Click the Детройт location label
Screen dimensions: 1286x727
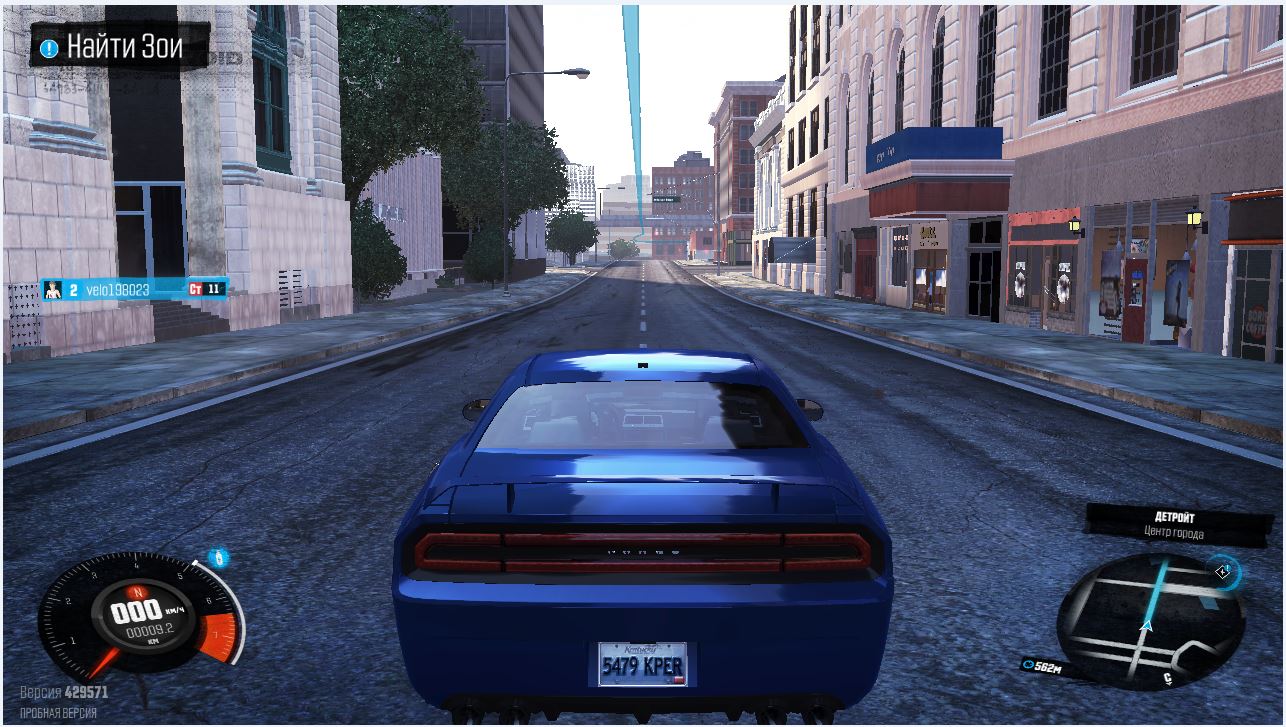click(x=1174, y=518)
